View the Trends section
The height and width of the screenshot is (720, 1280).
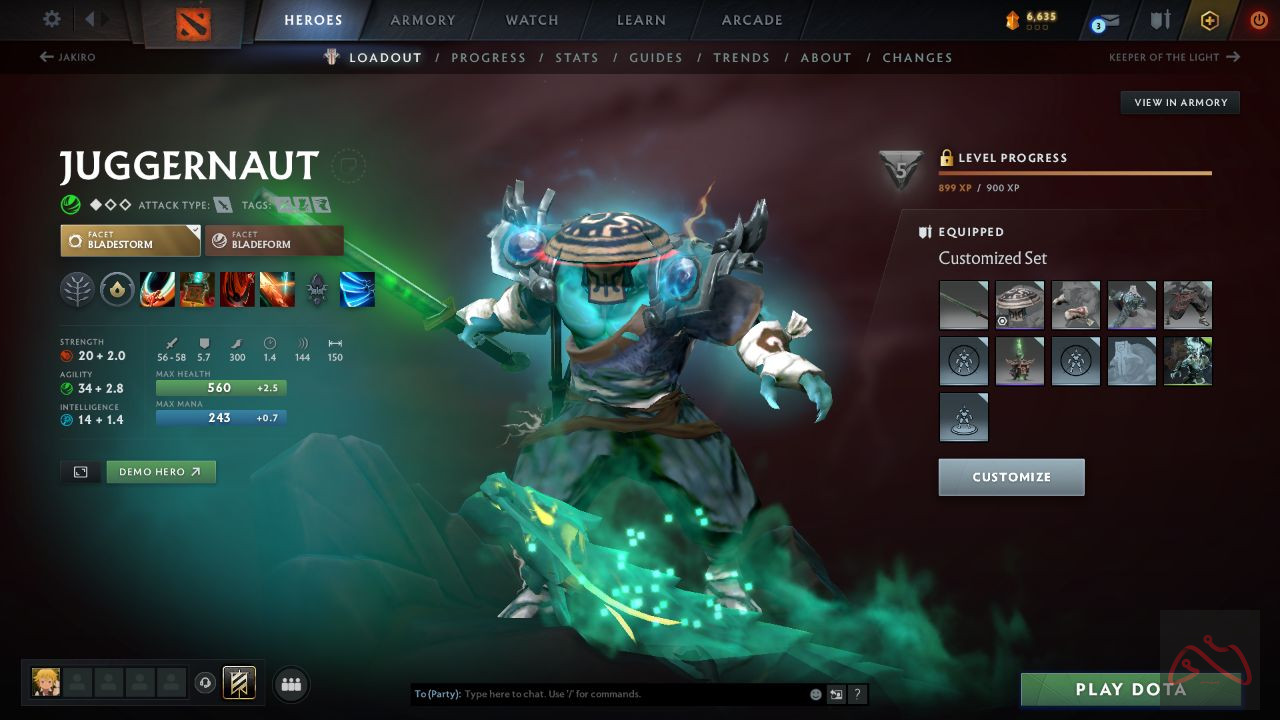(x=741, y=58)
